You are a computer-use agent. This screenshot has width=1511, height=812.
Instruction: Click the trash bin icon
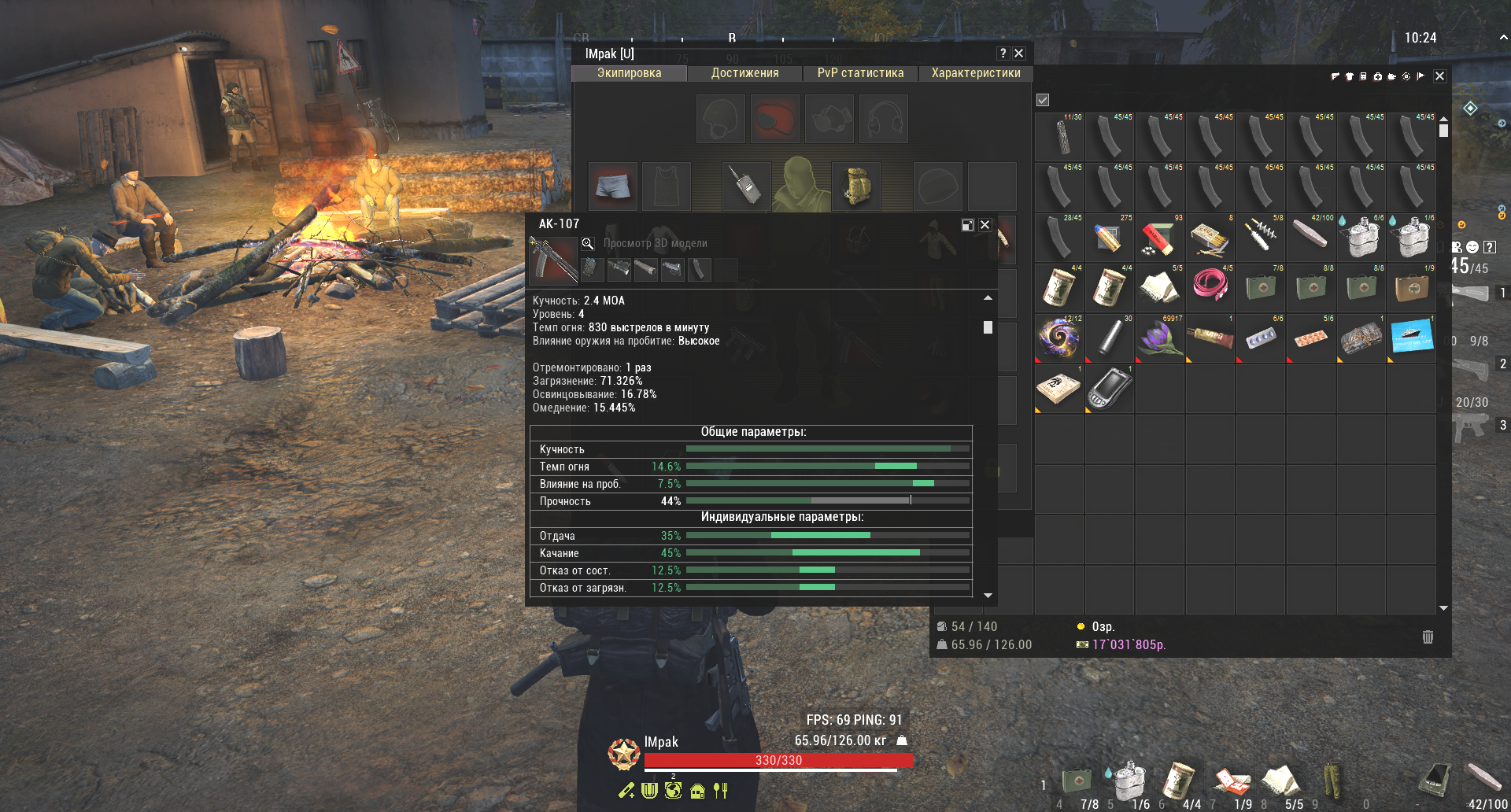1428,637
